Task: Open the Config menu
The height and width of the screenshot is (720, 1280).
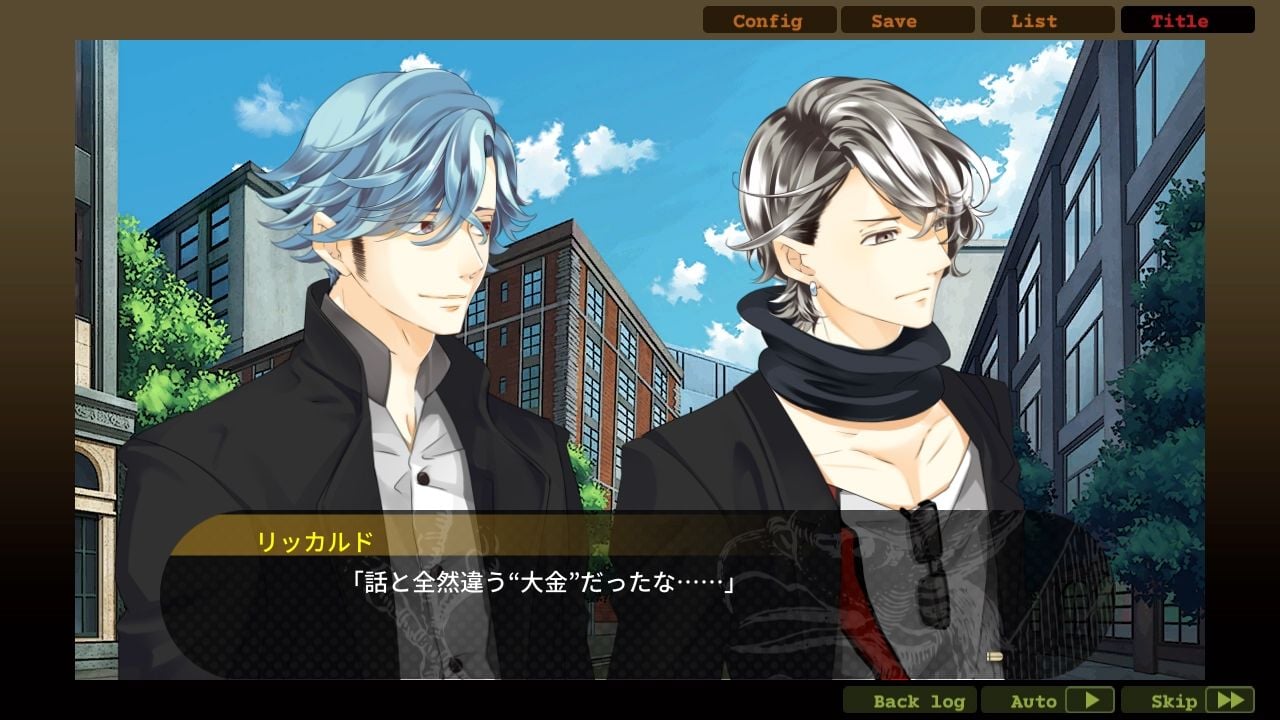Action: coord(768,20)
